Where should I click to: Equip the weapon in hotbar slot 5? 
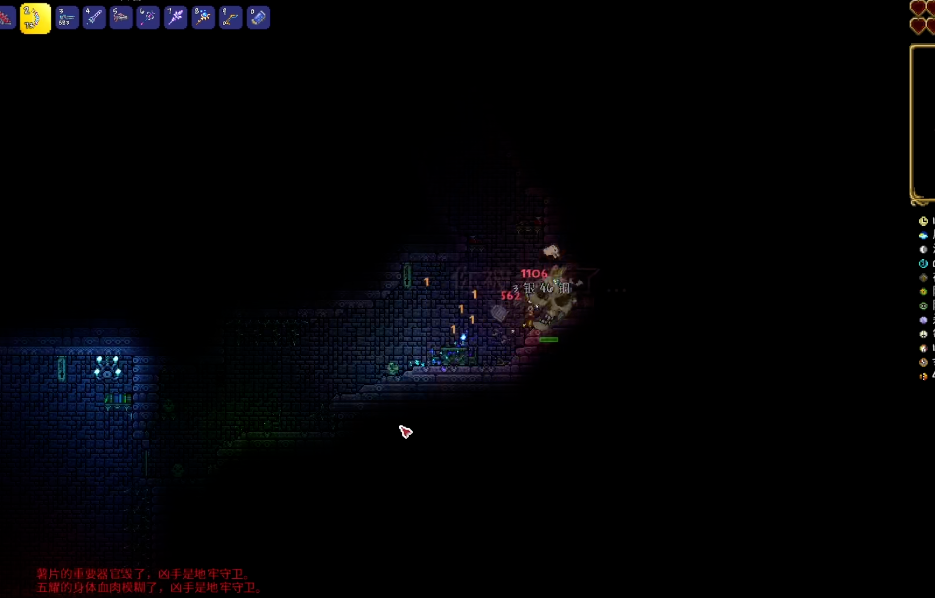121,17
